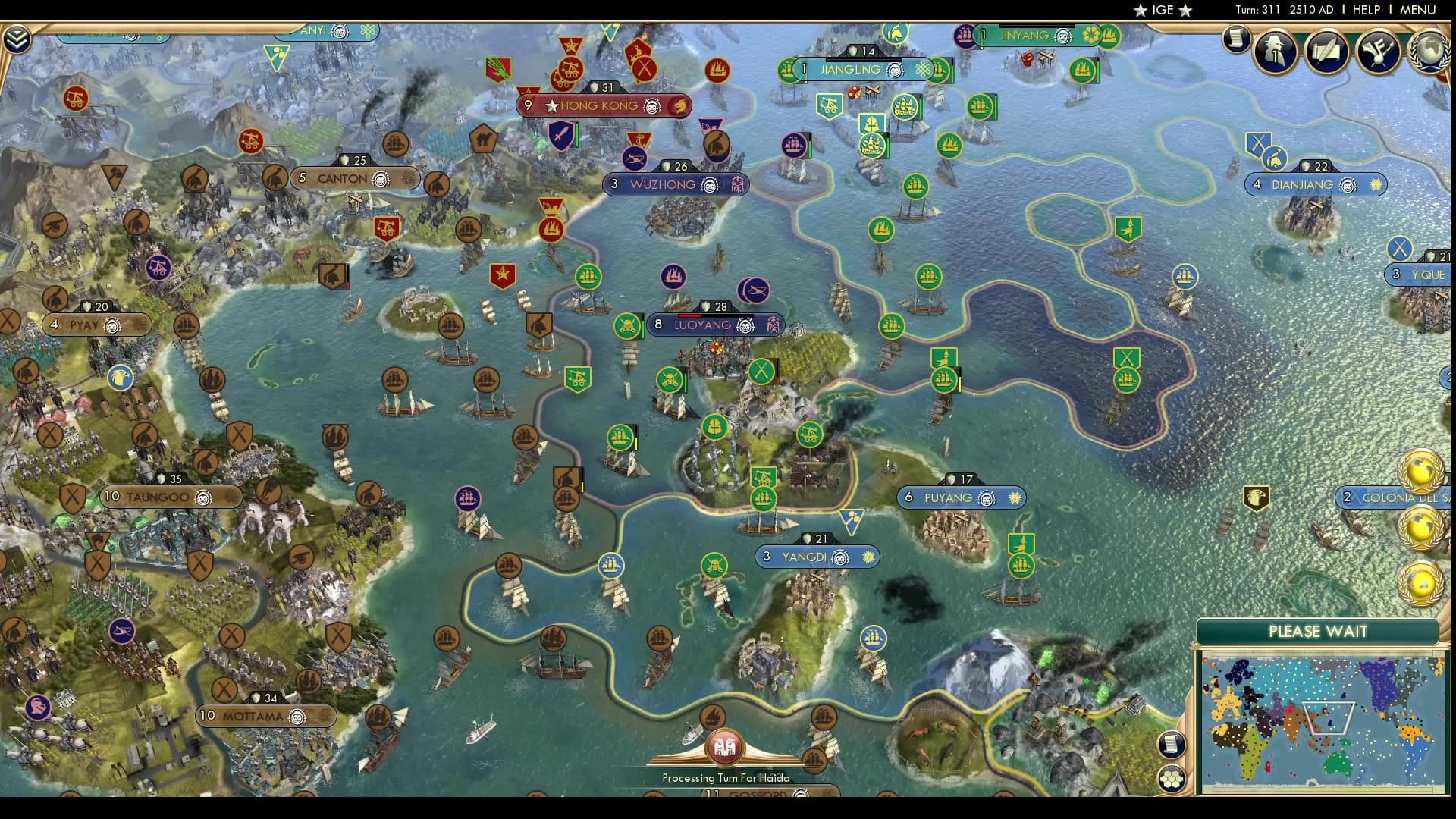
Task: Open the Espionage overview spy icon
Action: 1273,52
